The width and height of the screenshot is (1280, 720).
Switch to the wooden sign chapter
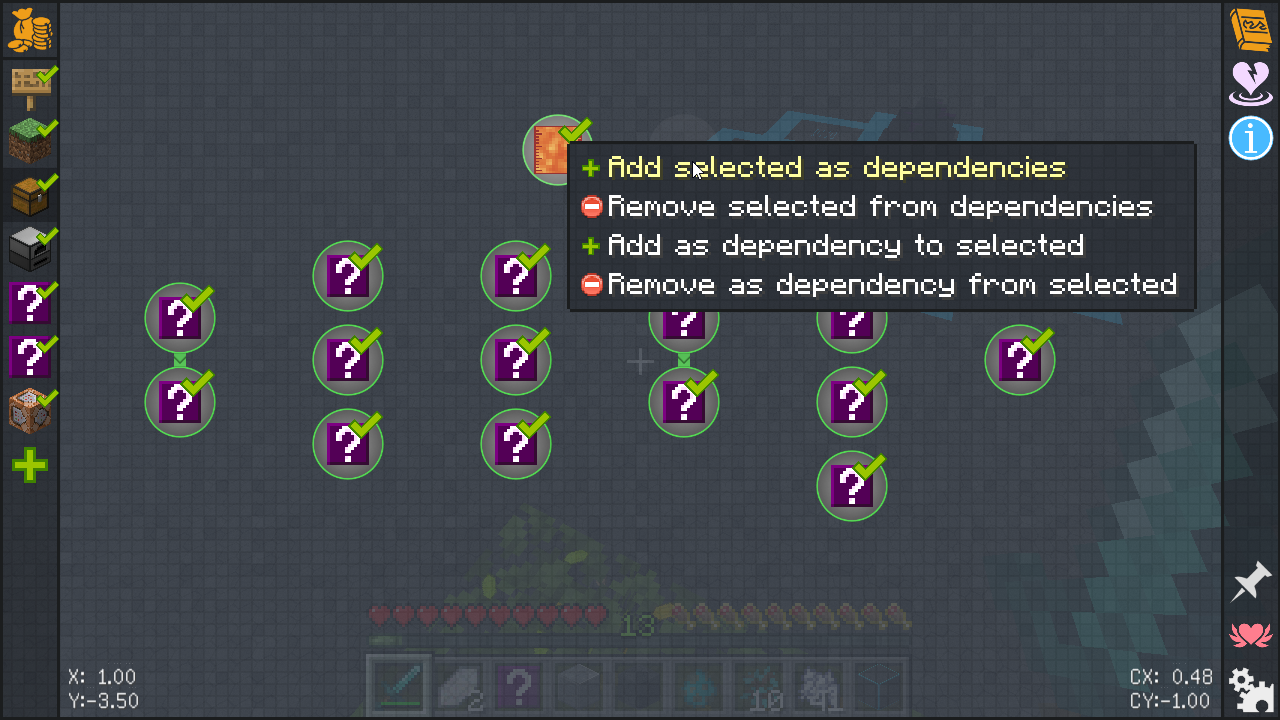30,87
